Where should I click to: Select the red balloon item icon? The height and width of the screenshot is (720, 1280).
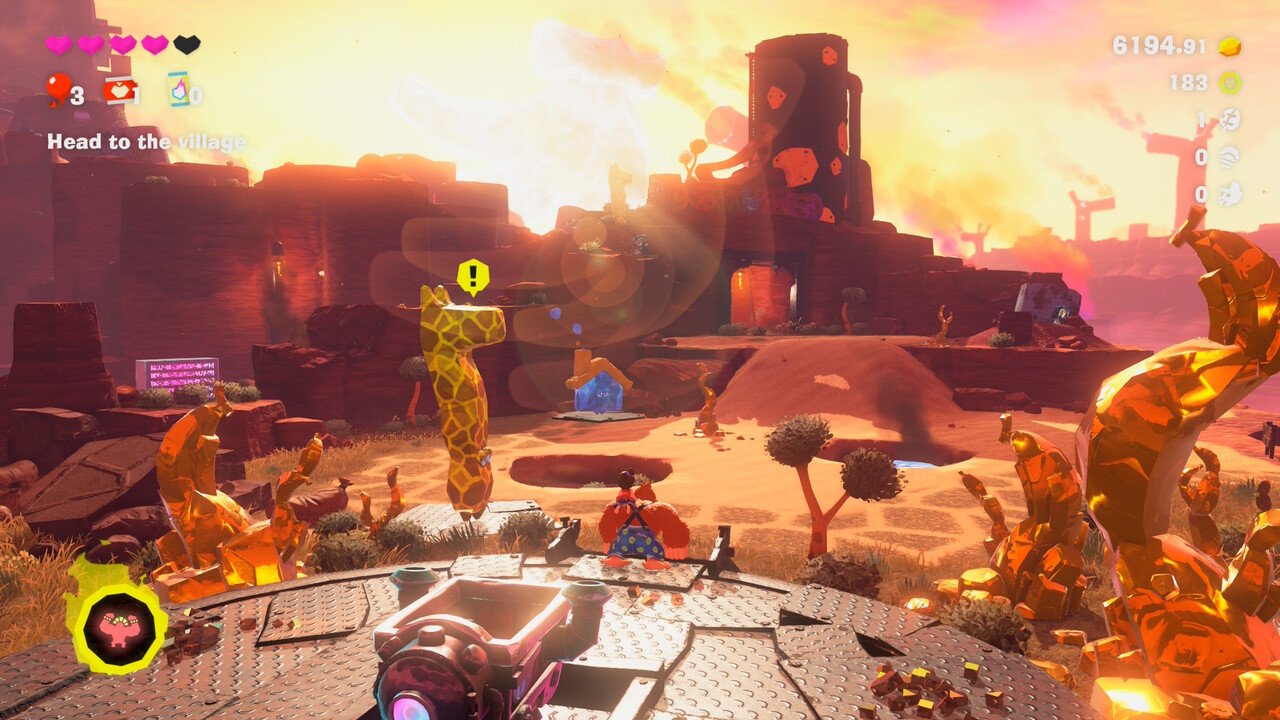click(57, 89)
